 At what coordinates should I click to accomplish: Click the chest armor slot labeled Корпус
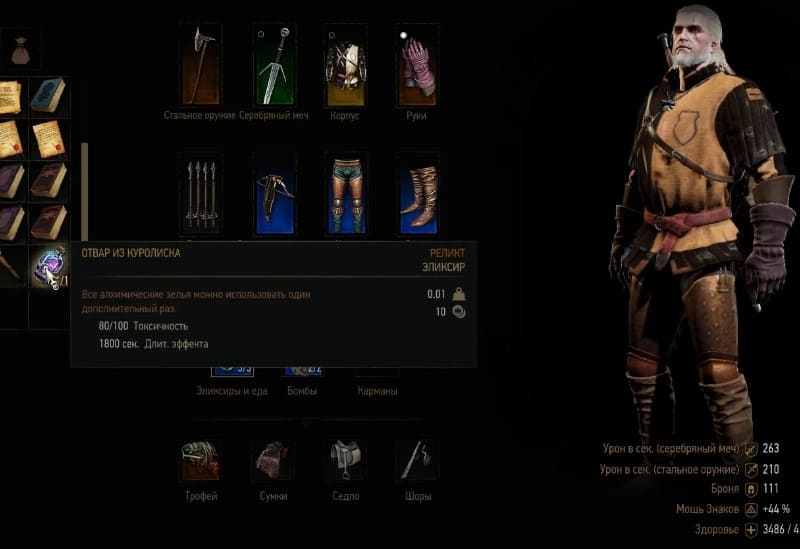(346, 64)
